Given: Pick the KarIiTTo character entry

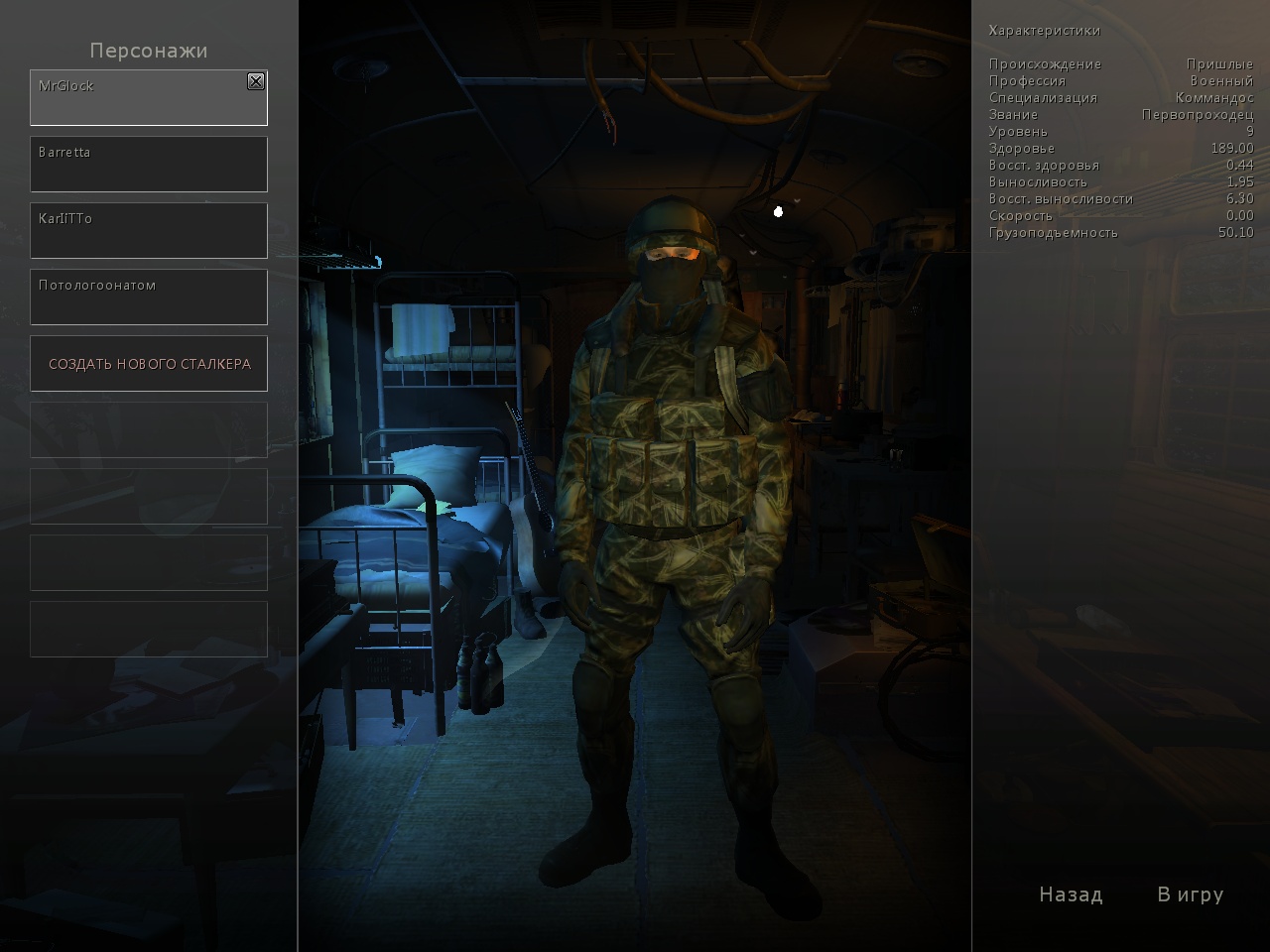Looking at the screenshot, I should tap(149, 231).
